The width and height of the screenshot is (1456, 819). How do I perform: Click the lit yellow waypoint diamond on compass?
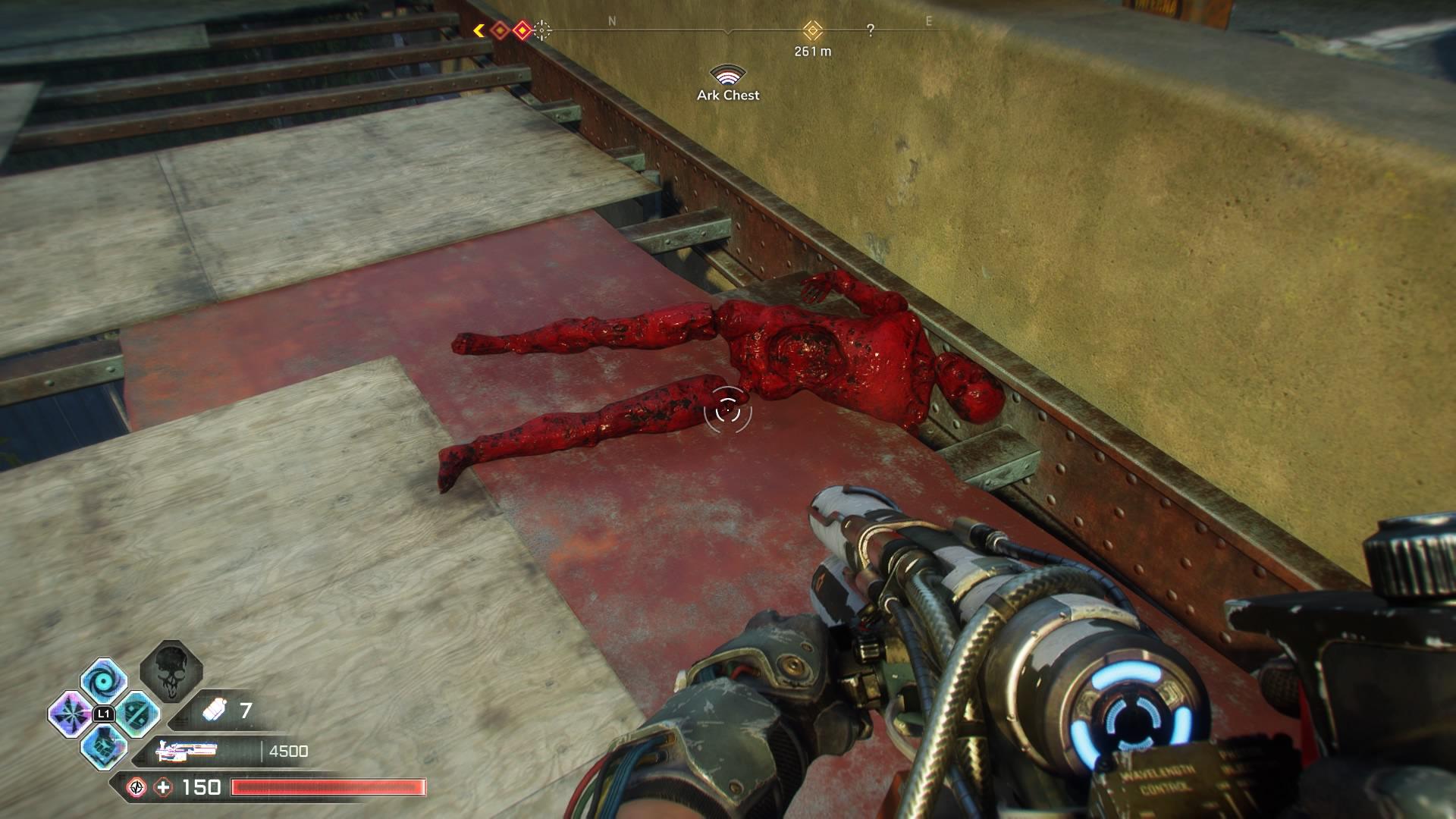click(811, 30)
